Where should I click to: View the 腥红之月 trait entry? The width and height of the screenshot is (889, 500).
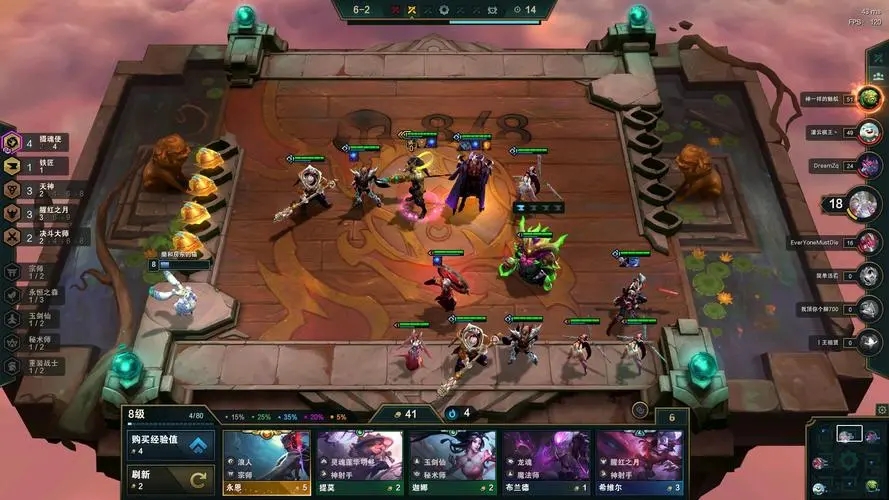[40, 213]
